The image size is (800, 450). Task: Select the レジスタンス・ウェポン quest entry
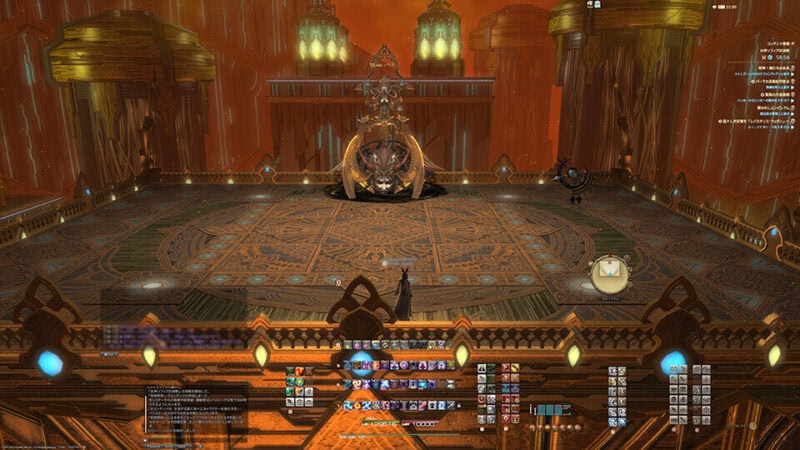point(755,121)
